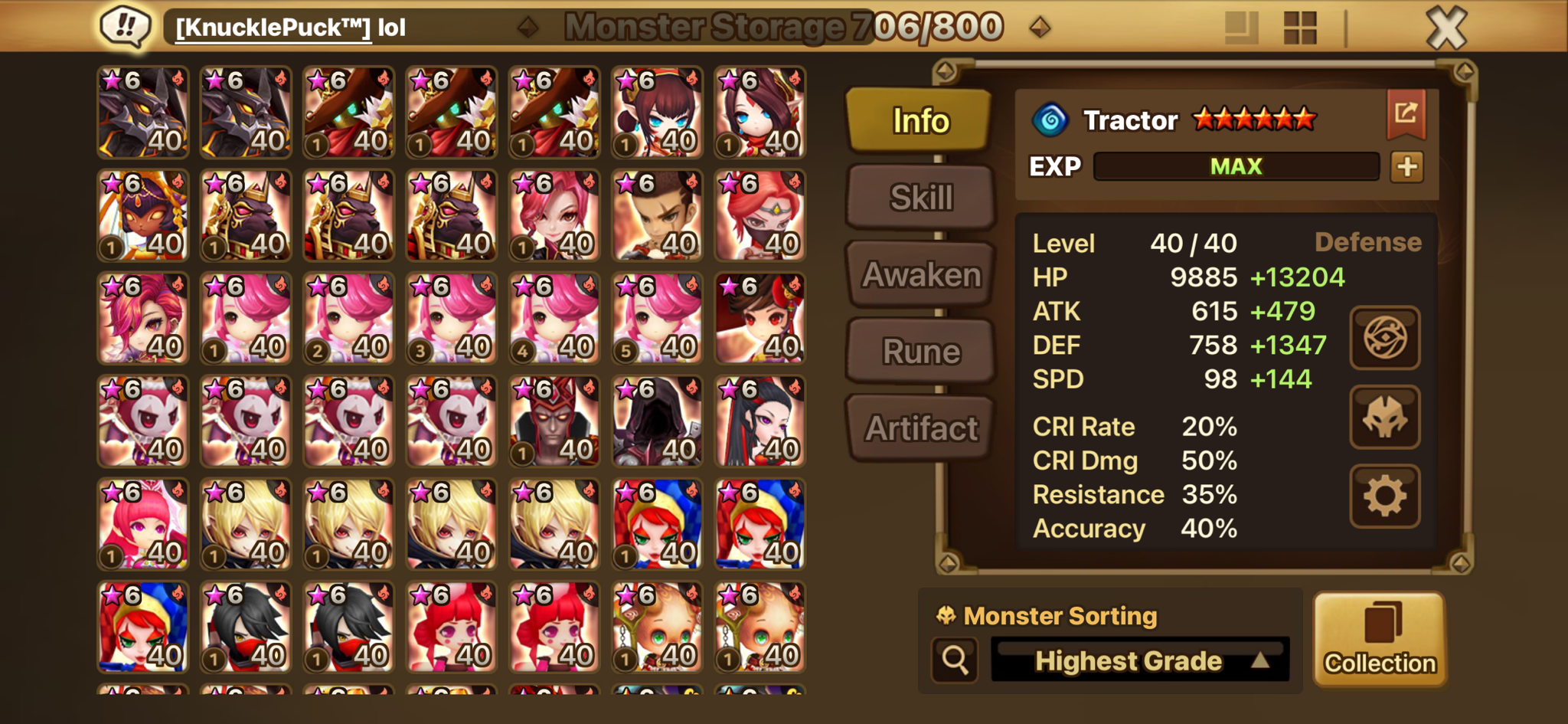The height and width of the screenshot is (724, 1568).
Task: Click the round eye emblem button
Action: (1384, 338)
